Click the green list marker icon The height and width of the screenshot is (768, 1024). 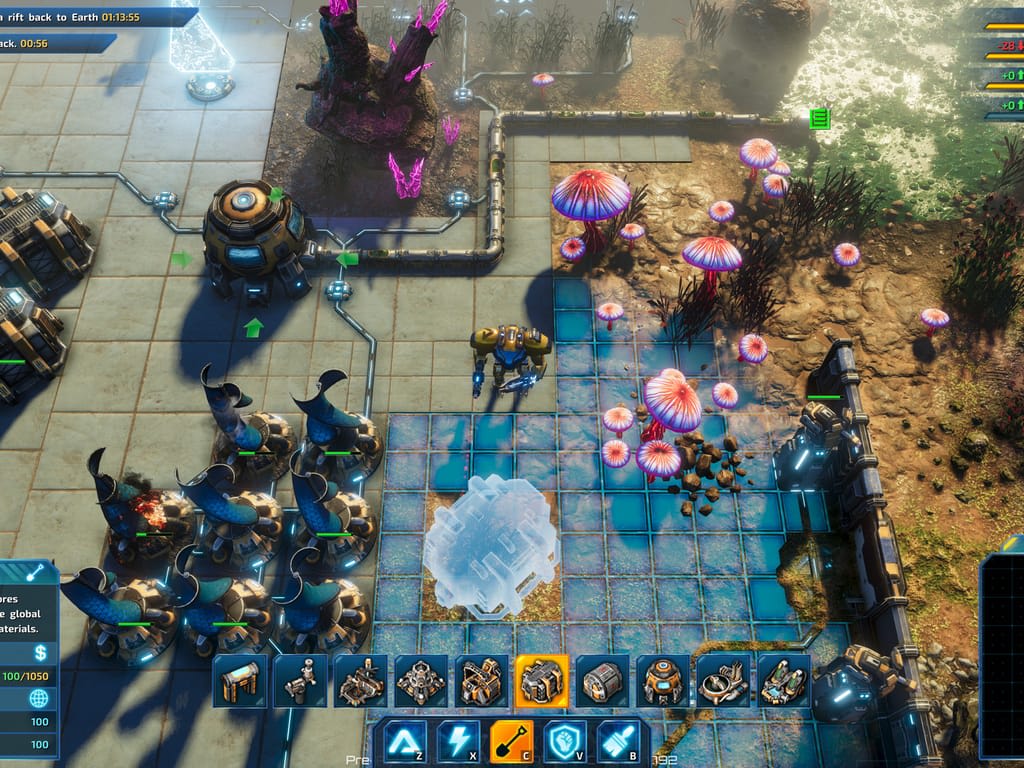point(820,119)
